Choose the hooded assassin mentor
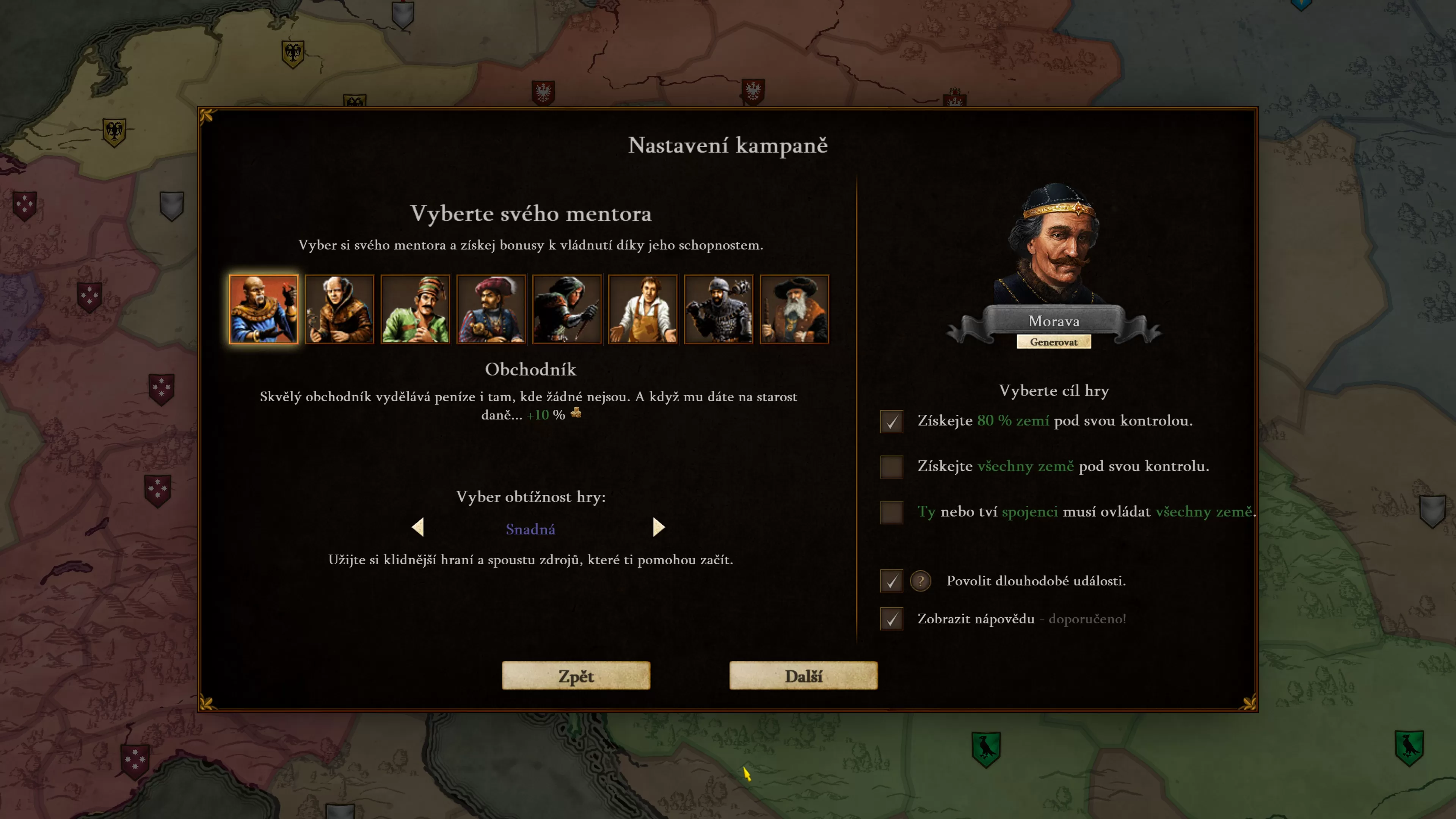The image size is (1456, 819). click(x=567, y=309)
